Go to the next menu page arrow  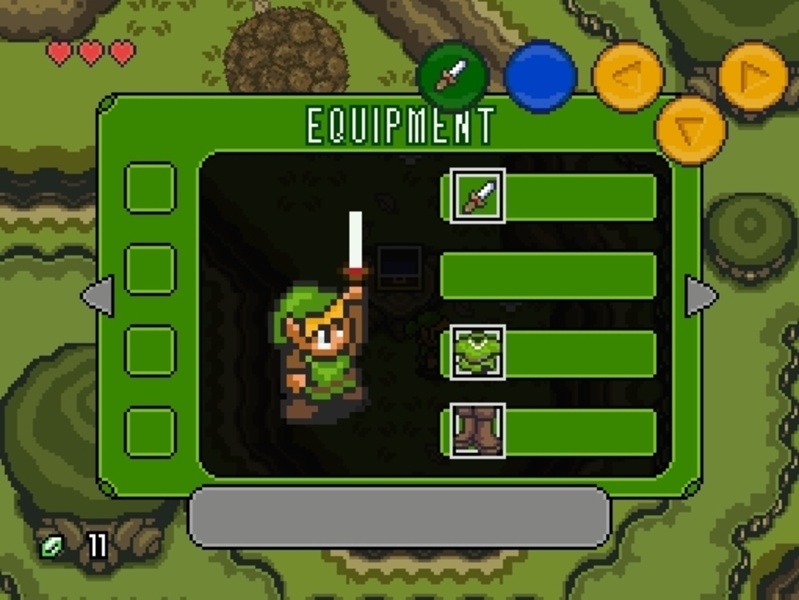click(x=701, y=296)
